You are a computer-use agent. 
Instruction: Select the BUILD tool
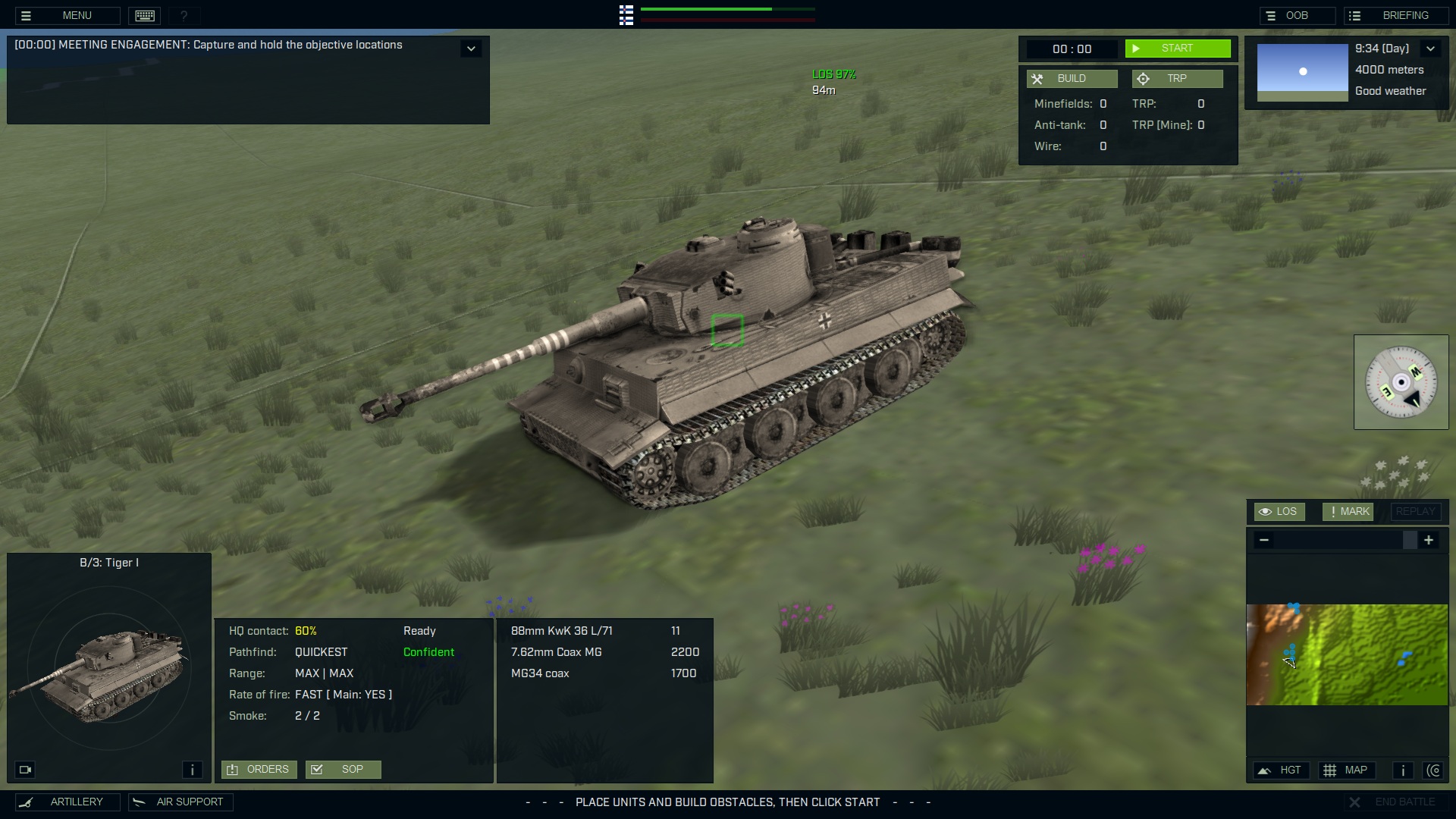[1071, 78]
